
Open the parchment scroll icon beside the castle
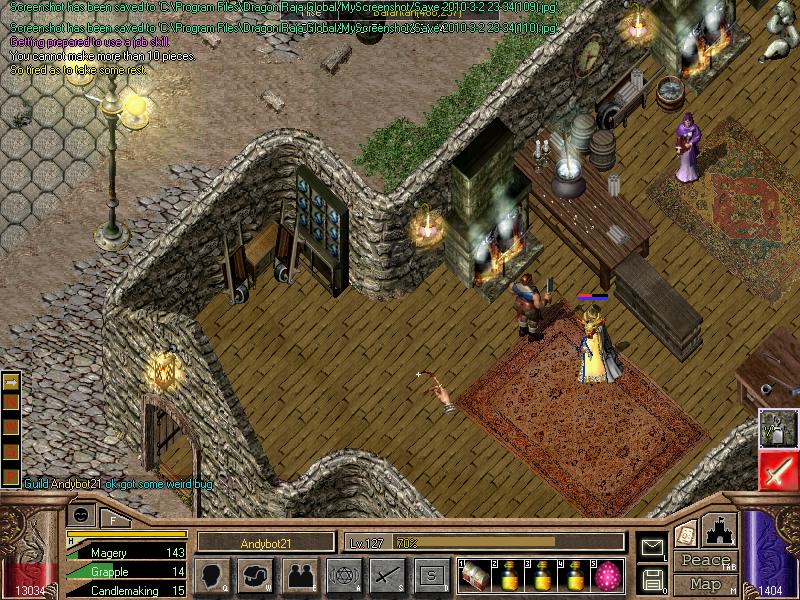pyautogui.click(x=685, y=534)
